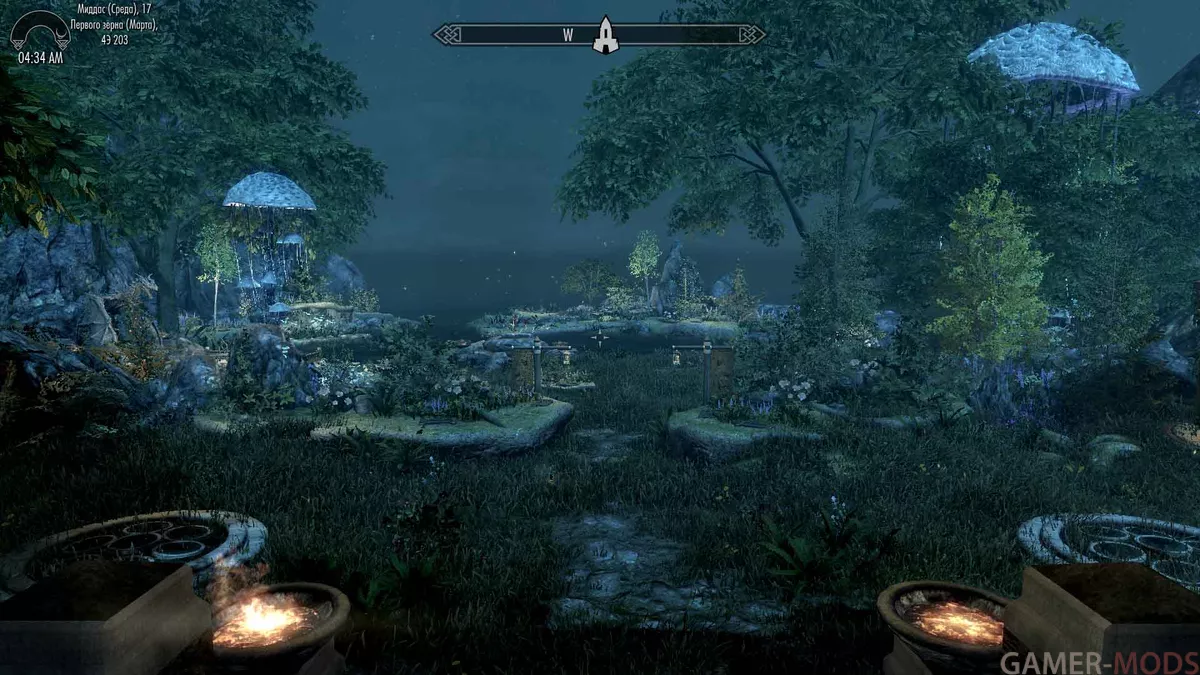The height and width of the screenshot is (675, 1200).
Task: Click the moon phase clock widget icon
Action: (x=39, y=31)
